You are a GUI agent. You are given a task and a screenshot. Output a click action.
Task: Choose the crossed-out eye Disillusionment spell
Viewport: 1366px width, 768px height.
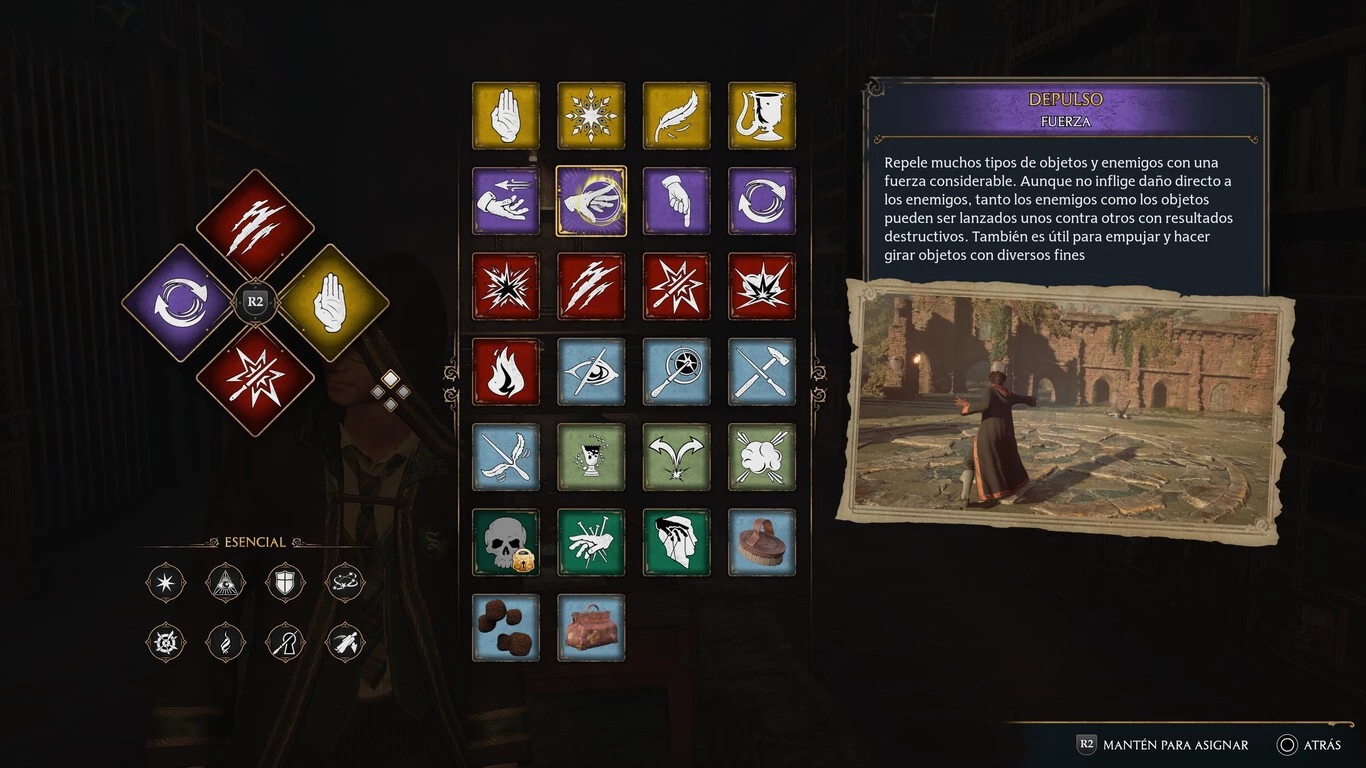tap(591, 372)
